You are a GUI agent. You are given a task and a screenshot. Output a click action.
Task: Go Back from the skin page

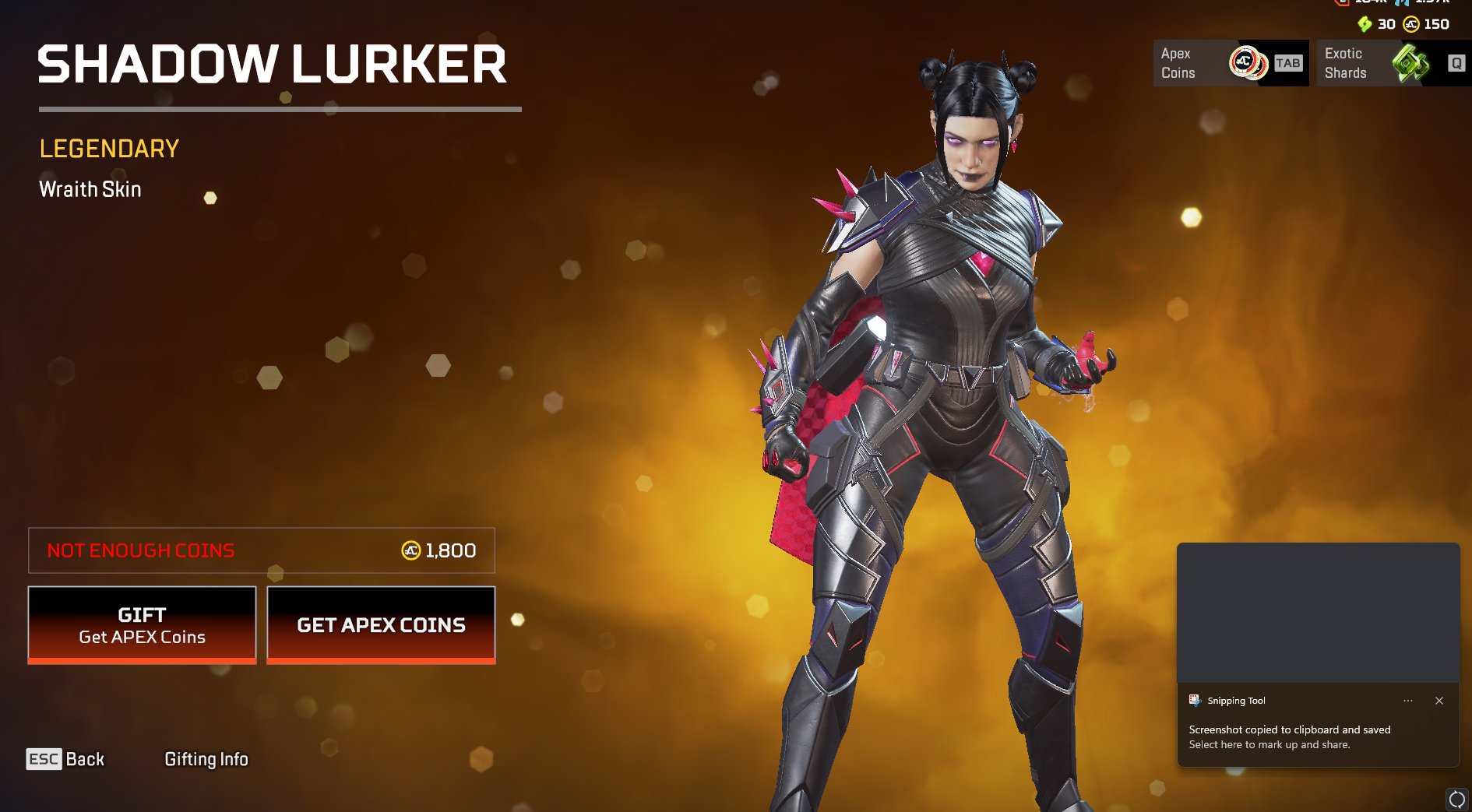[65, 759]
